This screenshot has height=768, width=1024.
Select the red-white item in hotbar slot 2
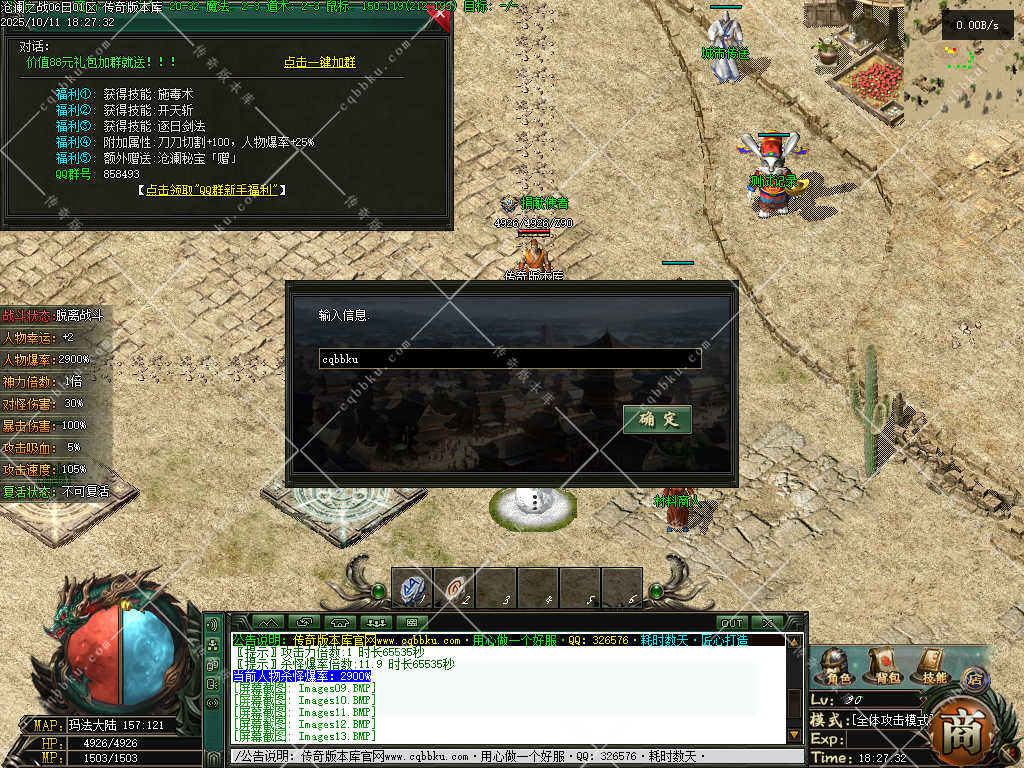[x=454, y=587]
